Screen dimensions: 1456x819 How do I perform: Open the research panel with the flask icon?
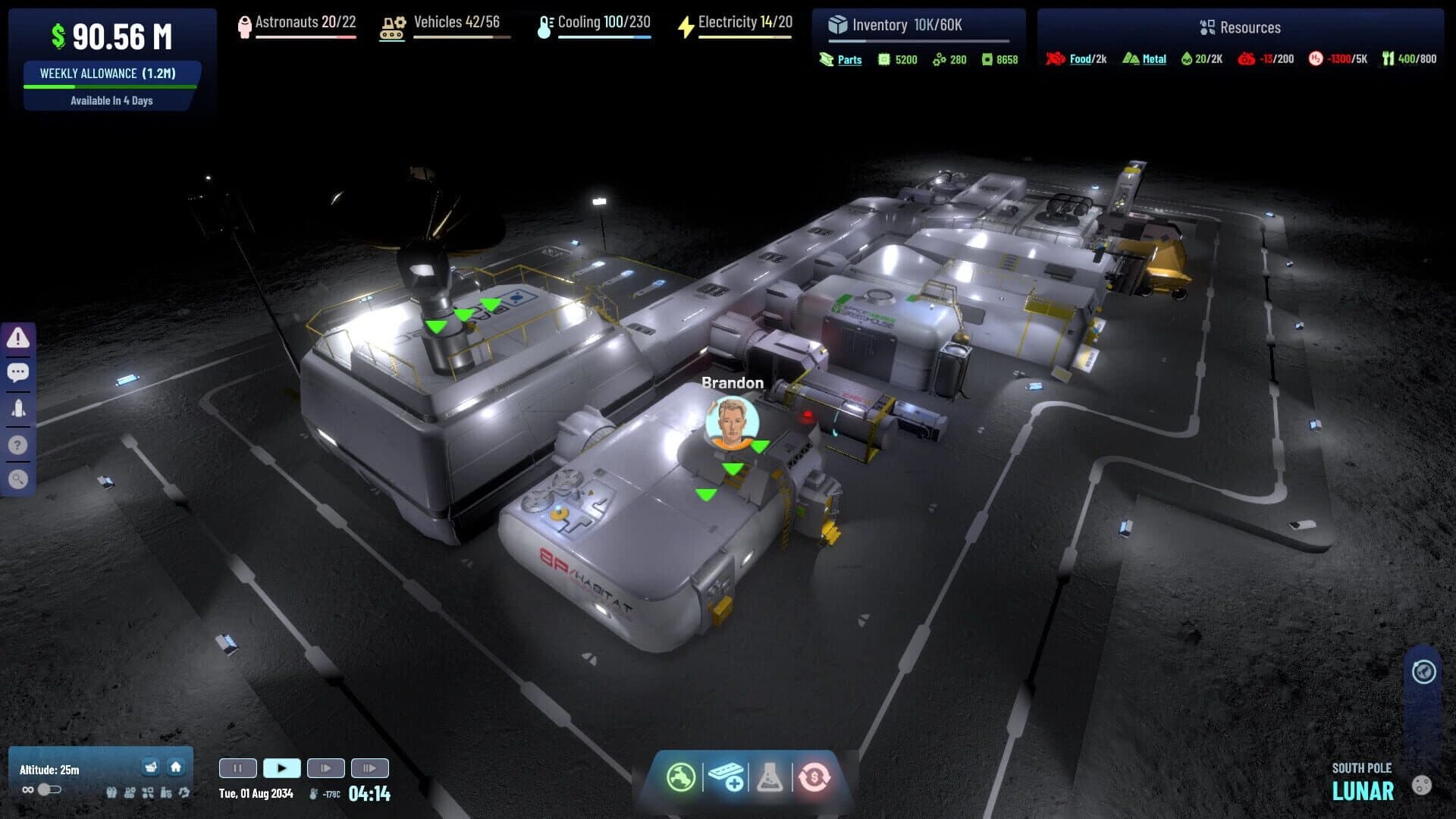click(771, 777)
